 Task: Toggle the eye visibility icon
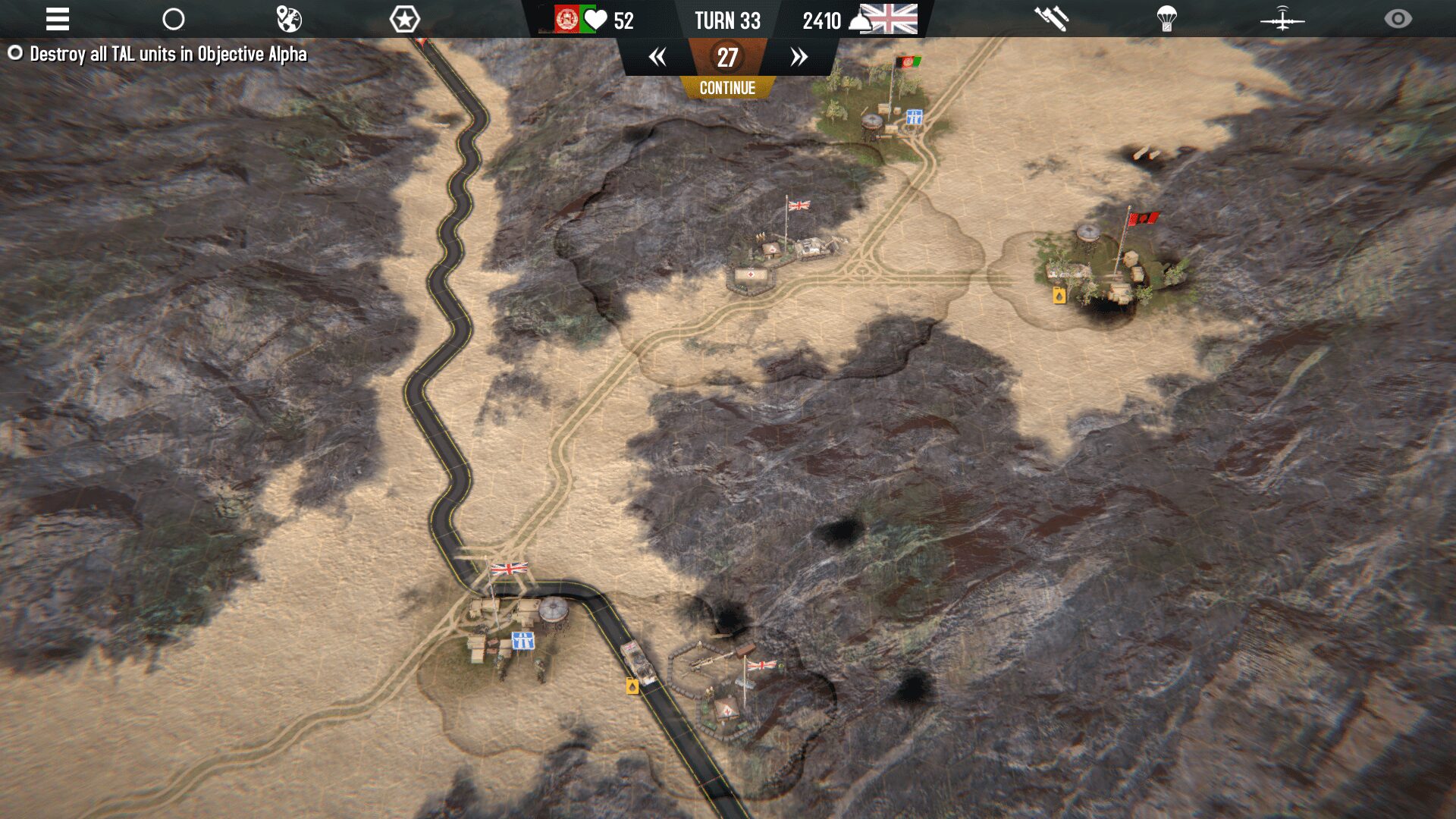click(x=1398, y=19)
